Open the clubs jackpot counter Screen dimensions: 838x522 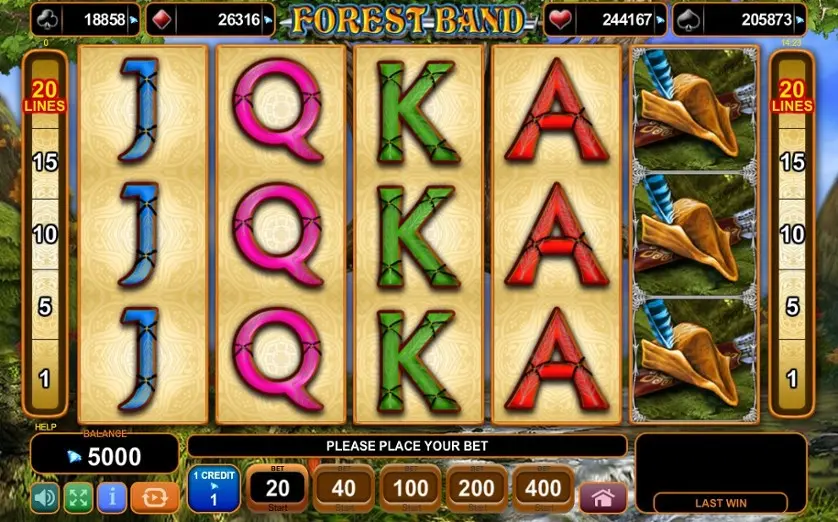point(85,19)
